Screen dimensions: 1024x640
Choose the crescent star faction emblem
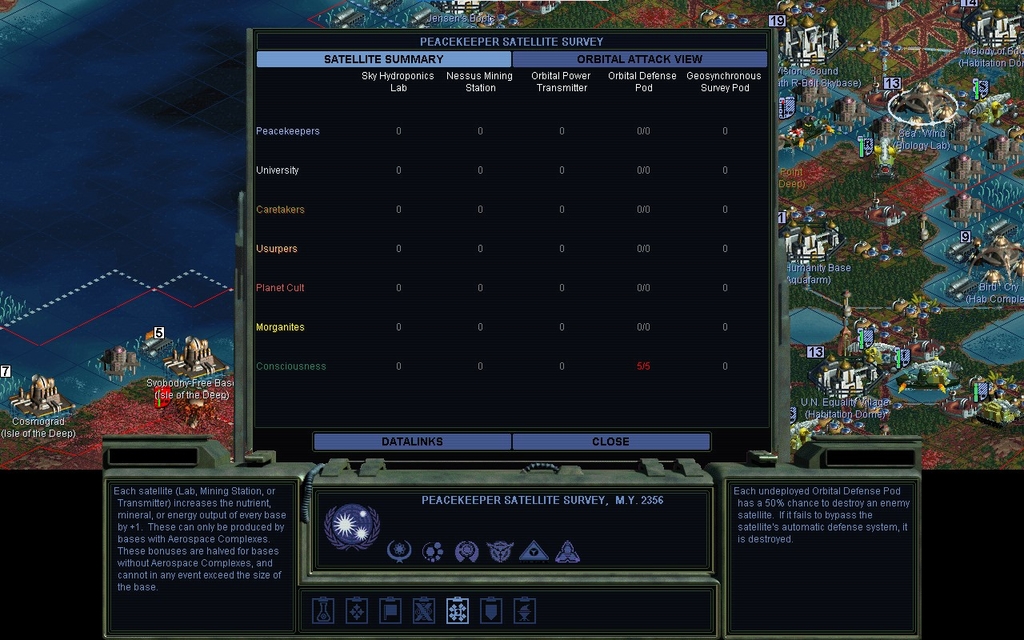400,551
